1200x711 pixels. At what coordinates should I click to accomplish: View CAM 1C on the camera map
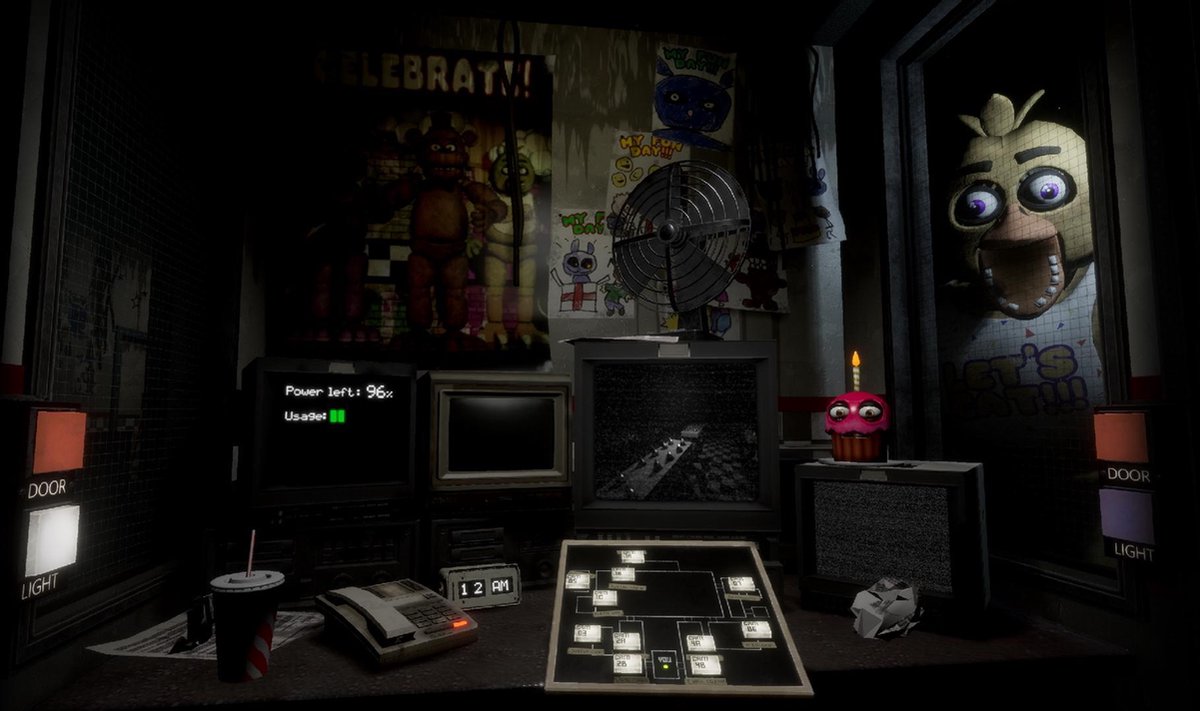pos(603,598)
